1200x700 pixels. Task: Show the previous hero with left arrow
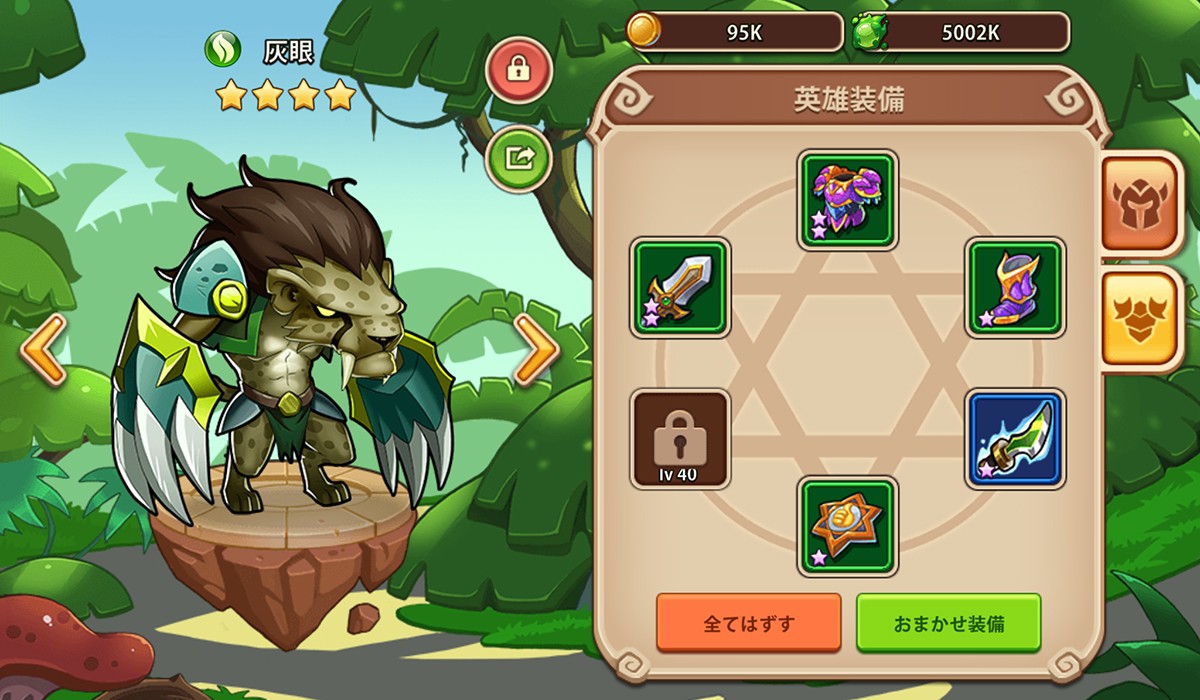(x=44, y=349)
